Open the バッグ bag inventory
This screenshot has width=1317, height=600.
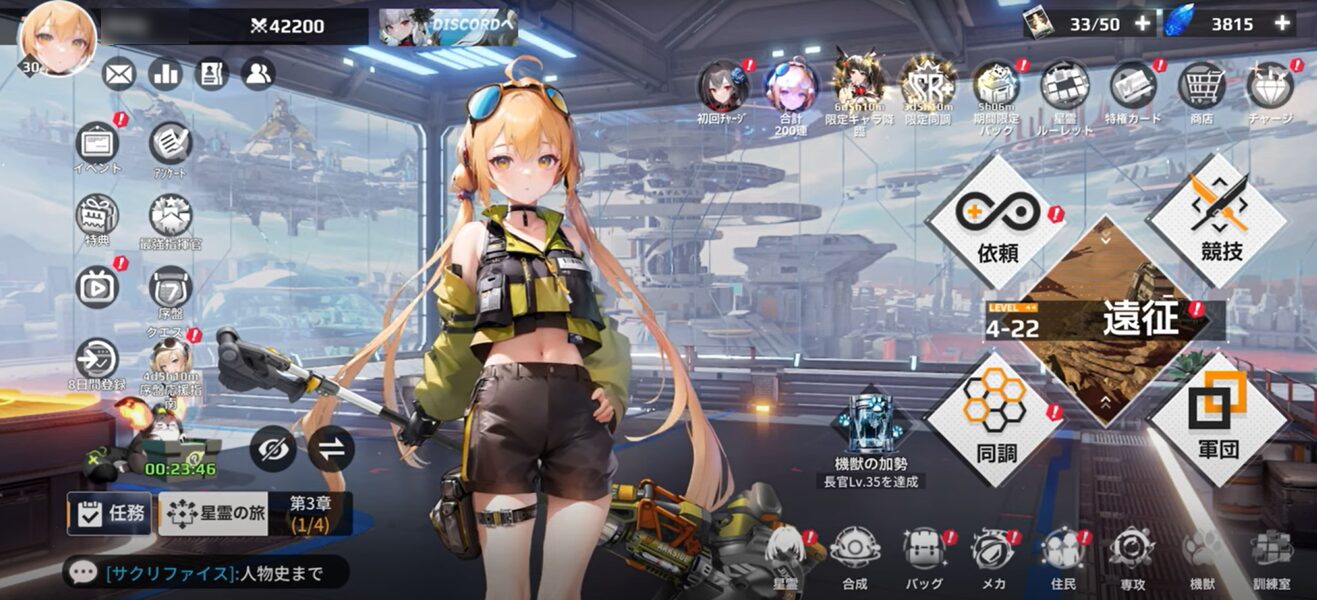pos(923,551)
